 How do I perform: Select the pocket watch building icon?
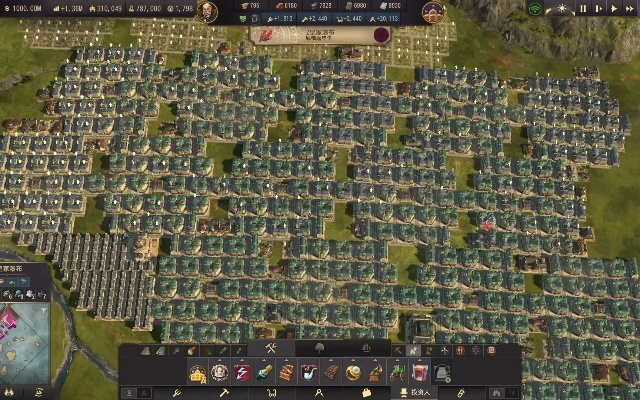353,373
